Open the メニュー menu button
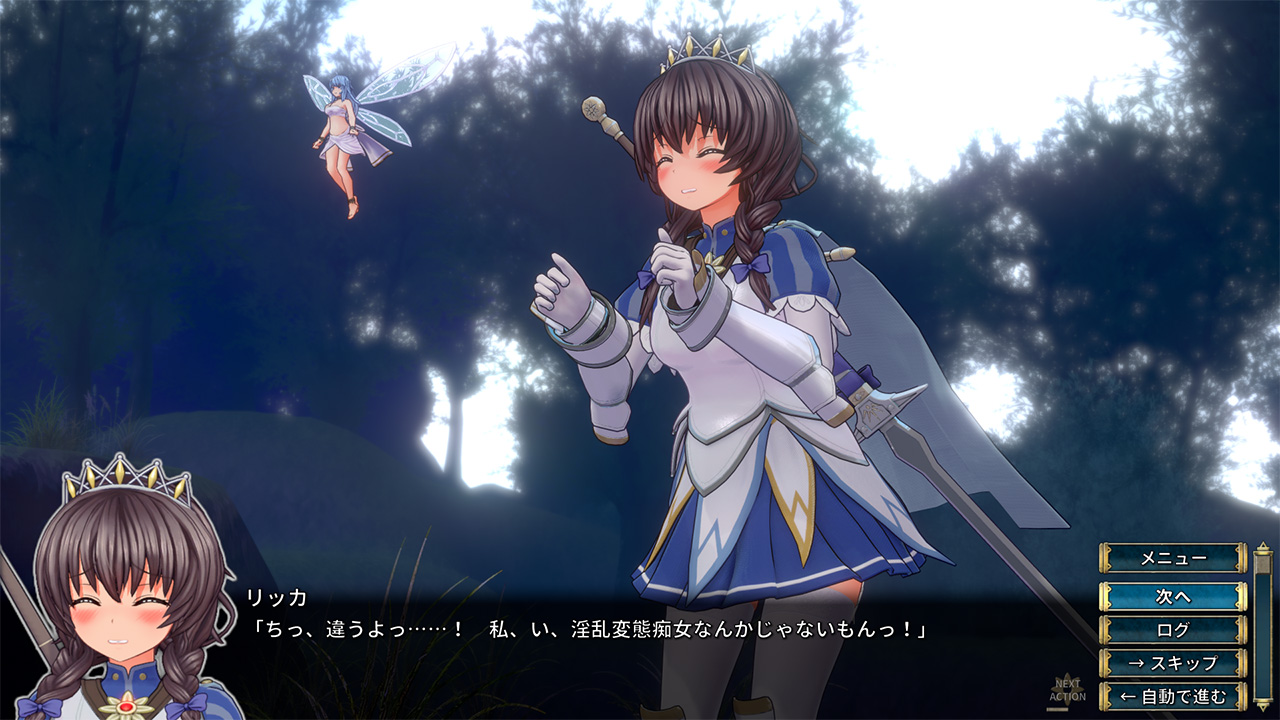This screenshot has width=1280, height=720. pyautogui.click(x=1173, y=558)
